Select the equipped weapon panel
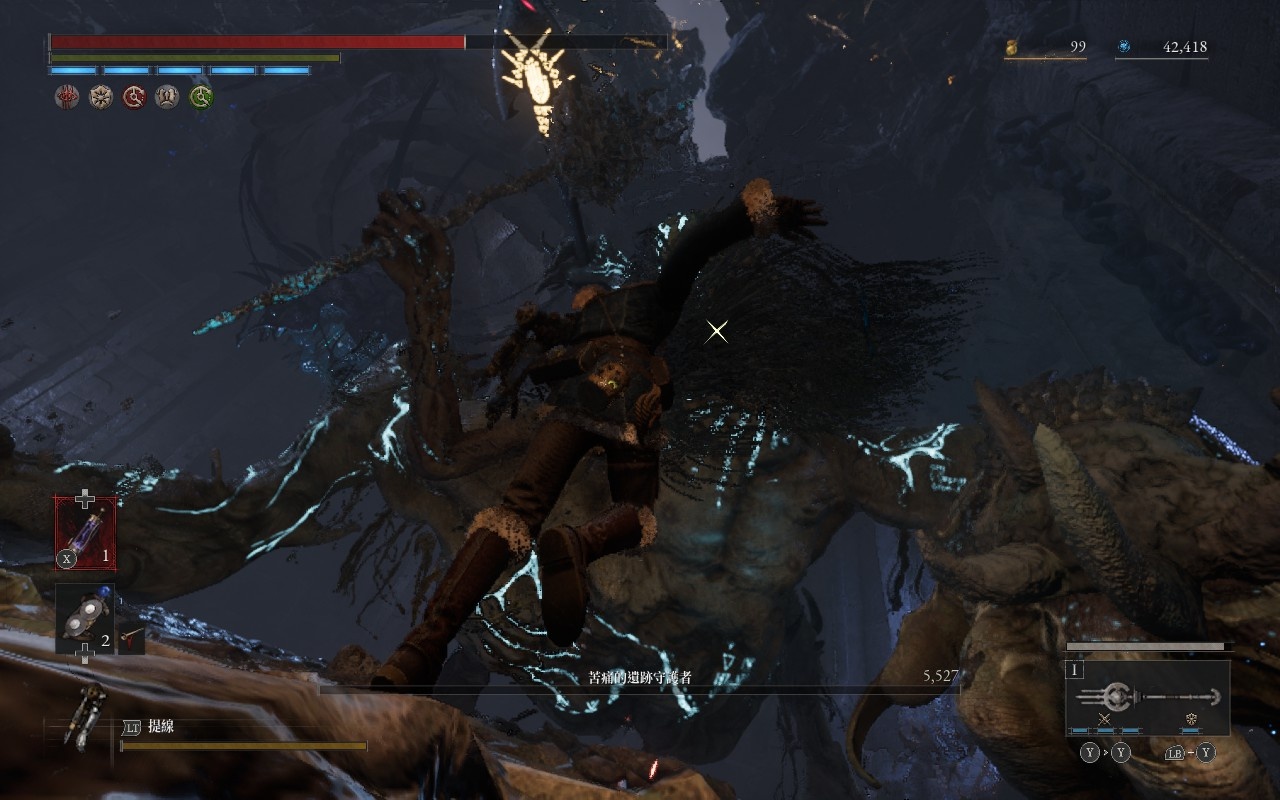This screenshot has width=1280, height=800. click(1147, 697)
